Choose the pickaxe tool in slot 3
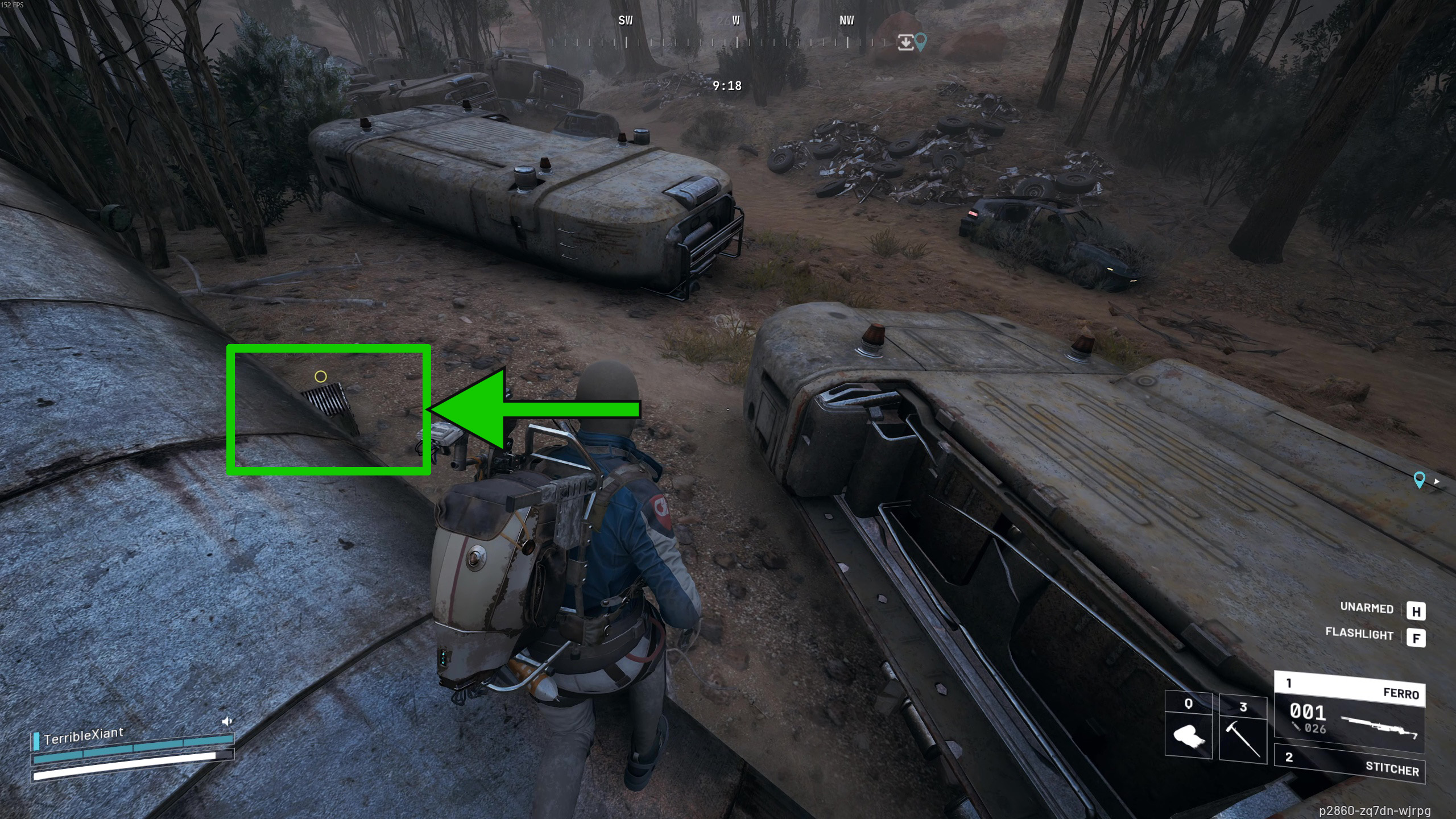Viewport: 1456px width, 819px height. (1243, 729)
